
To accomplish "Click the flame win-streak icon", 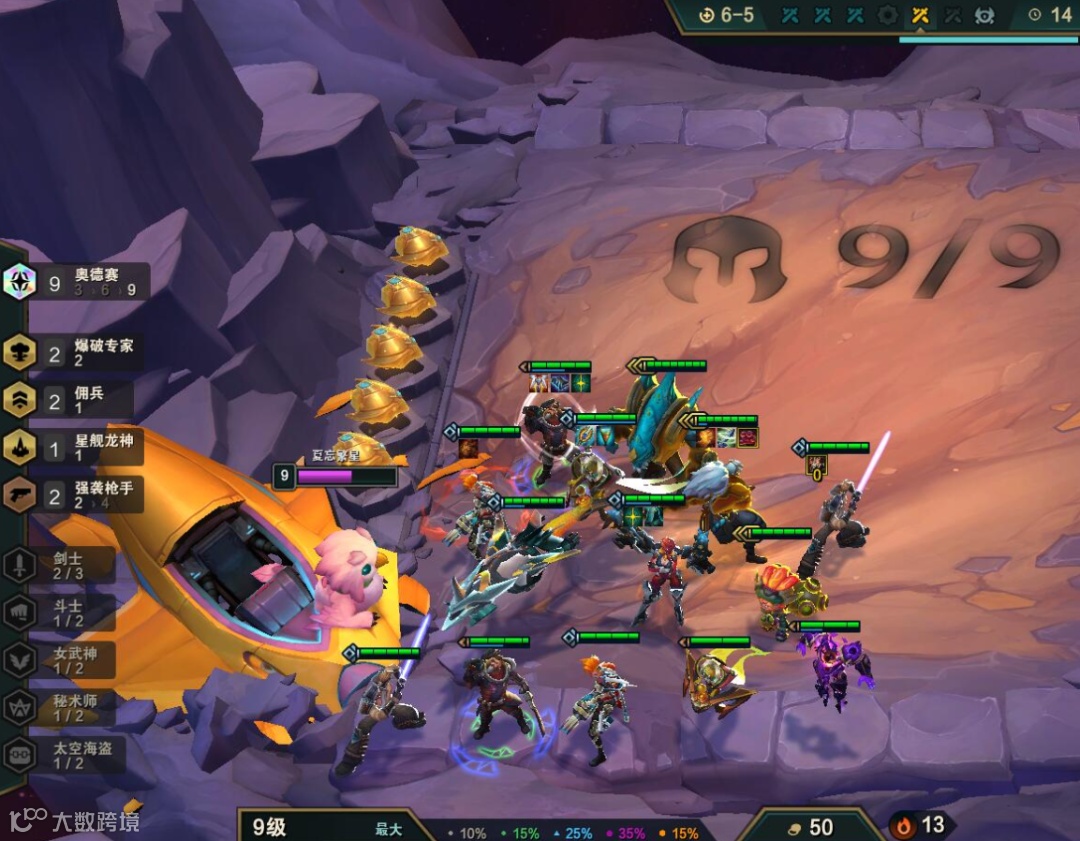I will point(905,826).
